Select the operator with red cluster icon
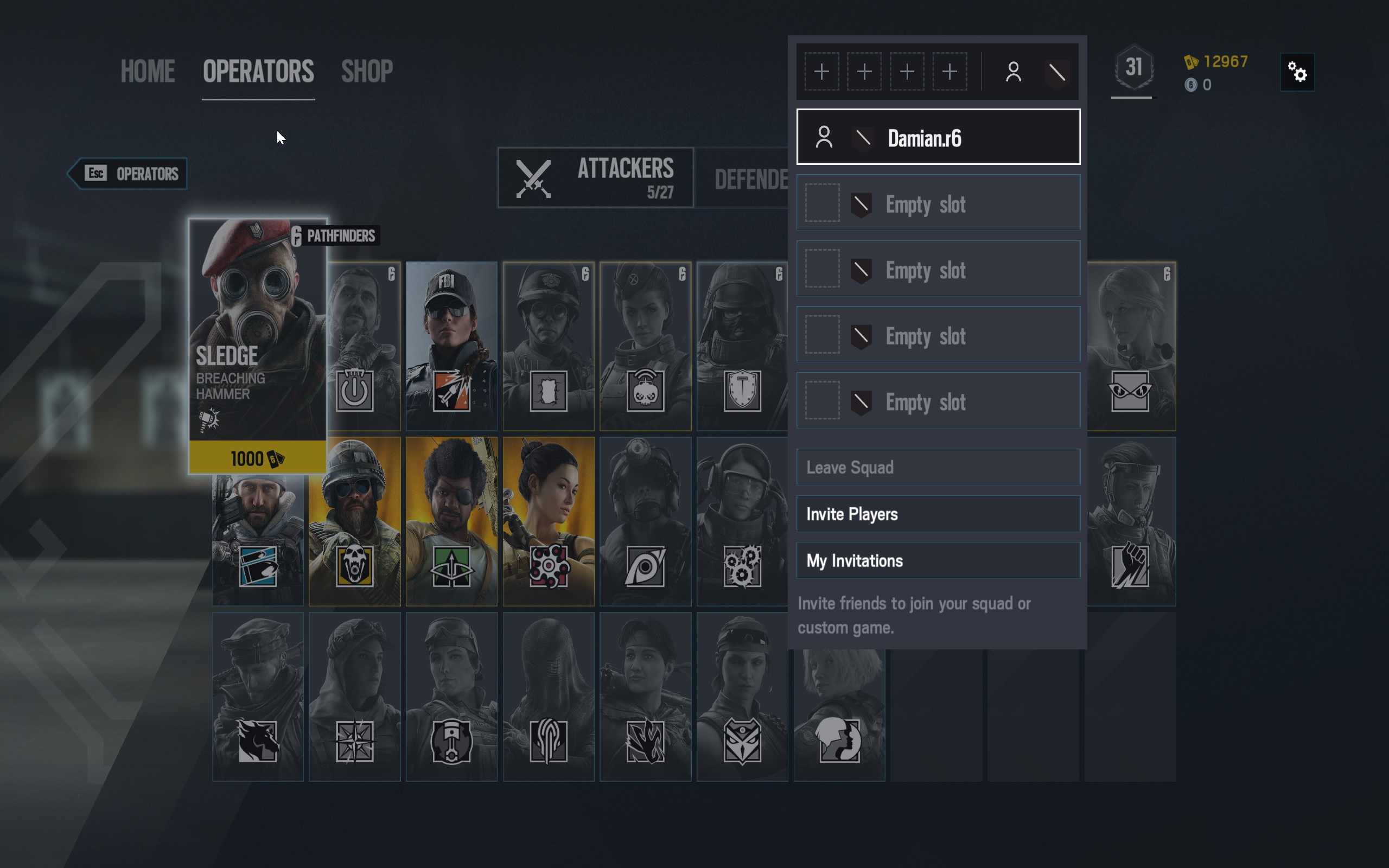This screenshot has height=868, width=1389. pos(548,521)
